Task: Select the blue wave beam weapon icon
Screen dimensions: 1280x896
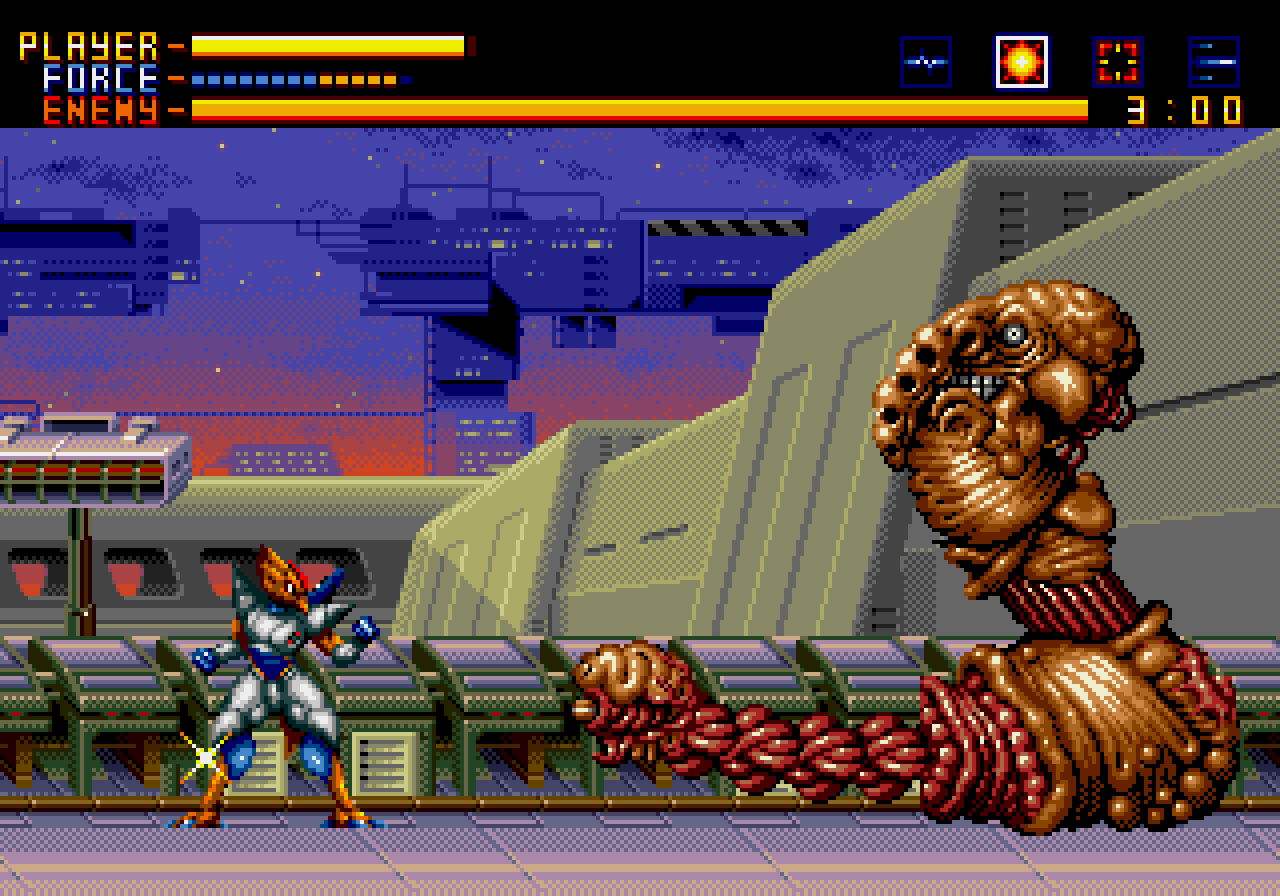Action: (925, 62)
